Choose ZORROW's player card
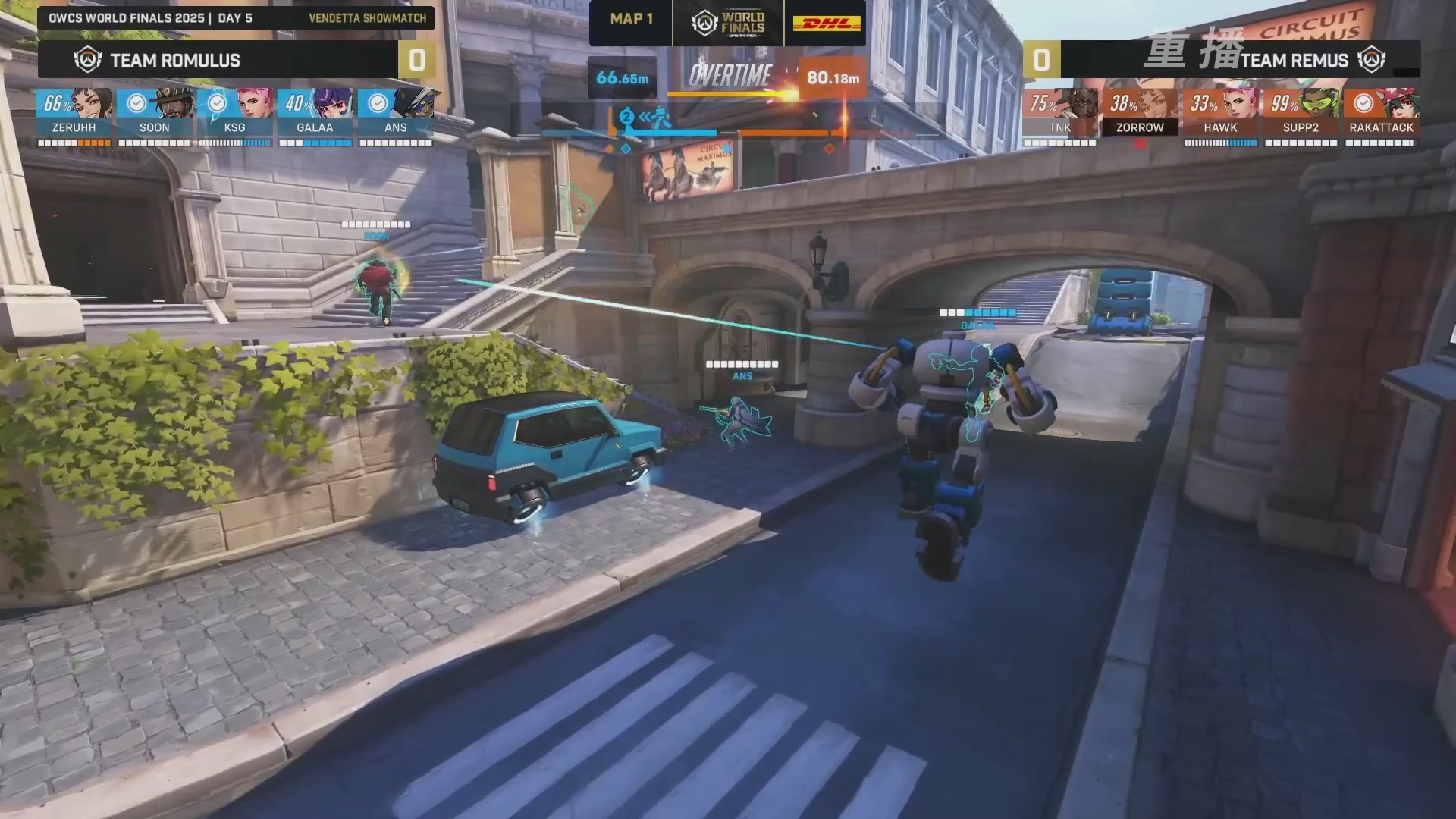This screenshot has height=819, width=1456. [x=1140, y=105]
